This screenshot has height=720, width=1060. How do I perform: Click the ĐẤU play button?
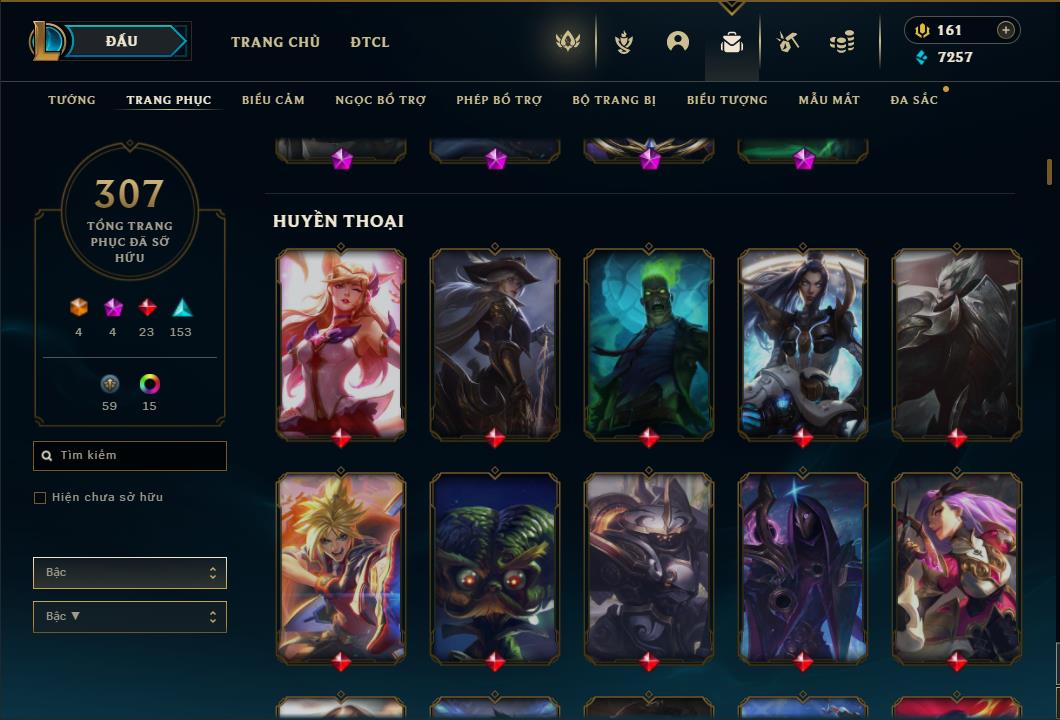click(x=122, y=41)
